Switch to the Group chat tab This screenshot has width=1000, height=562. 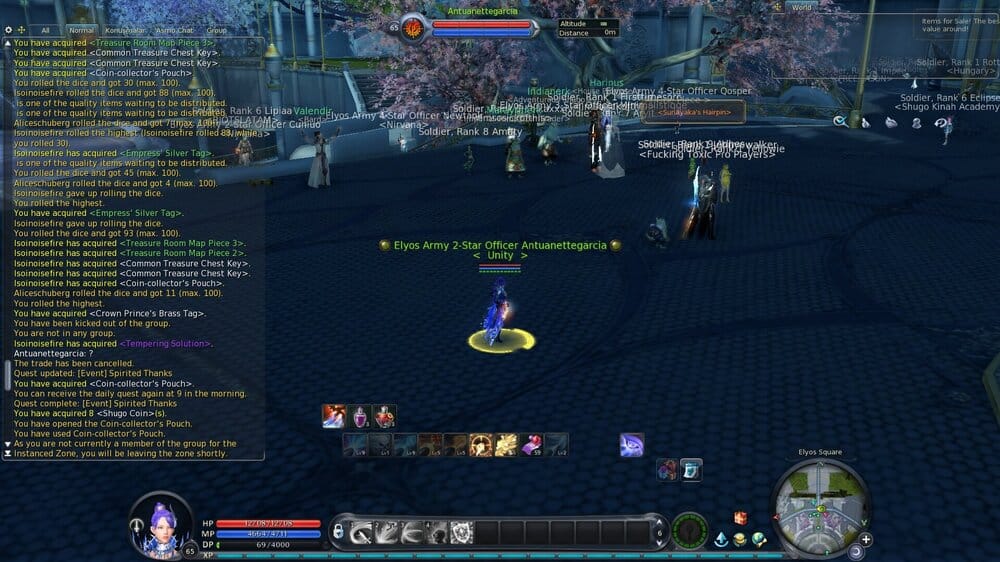216,31
